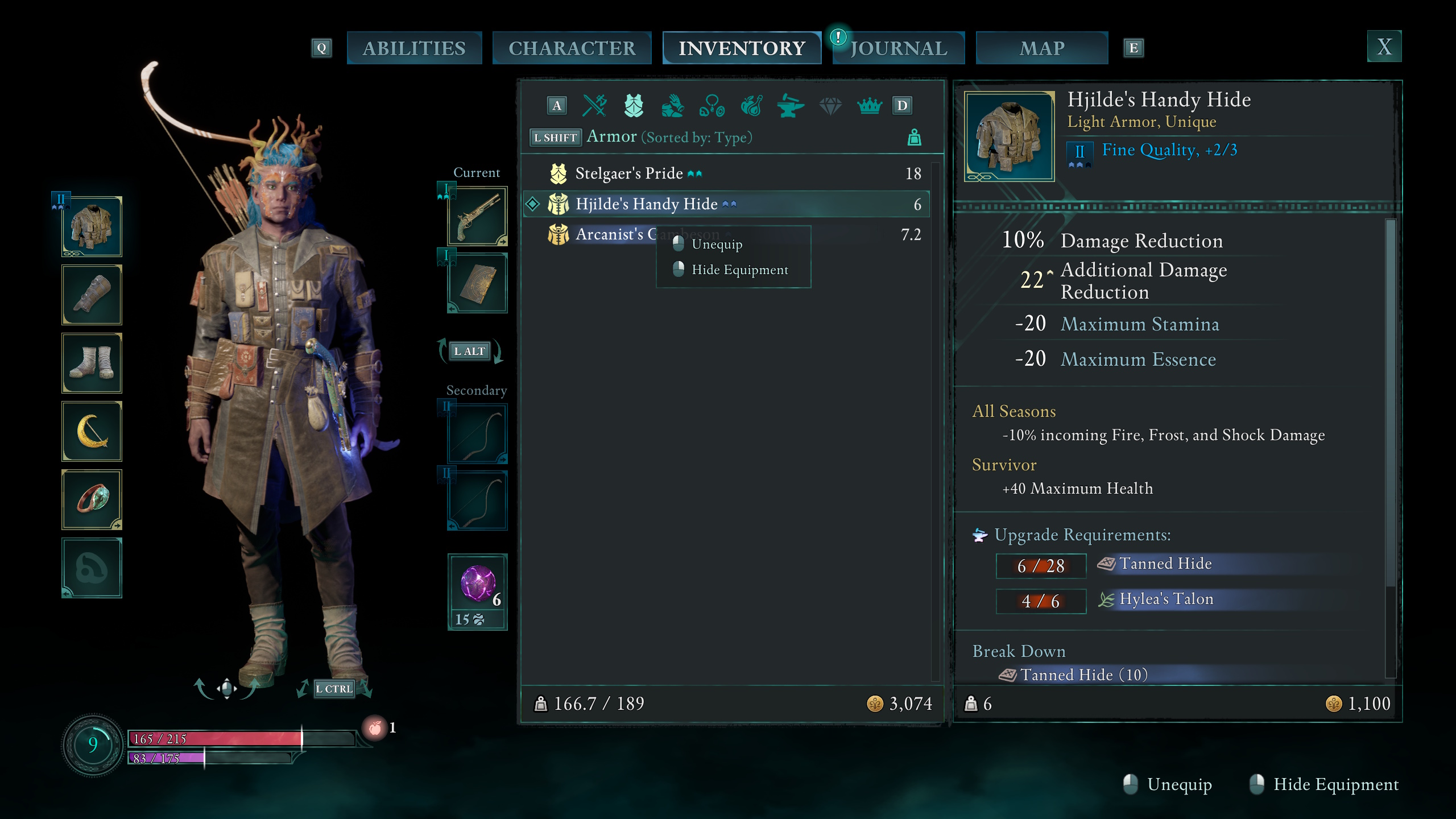Screen dimensions: 1456x819
Task: Cycle to previous category with the A button
Action: tap(556, 105)
